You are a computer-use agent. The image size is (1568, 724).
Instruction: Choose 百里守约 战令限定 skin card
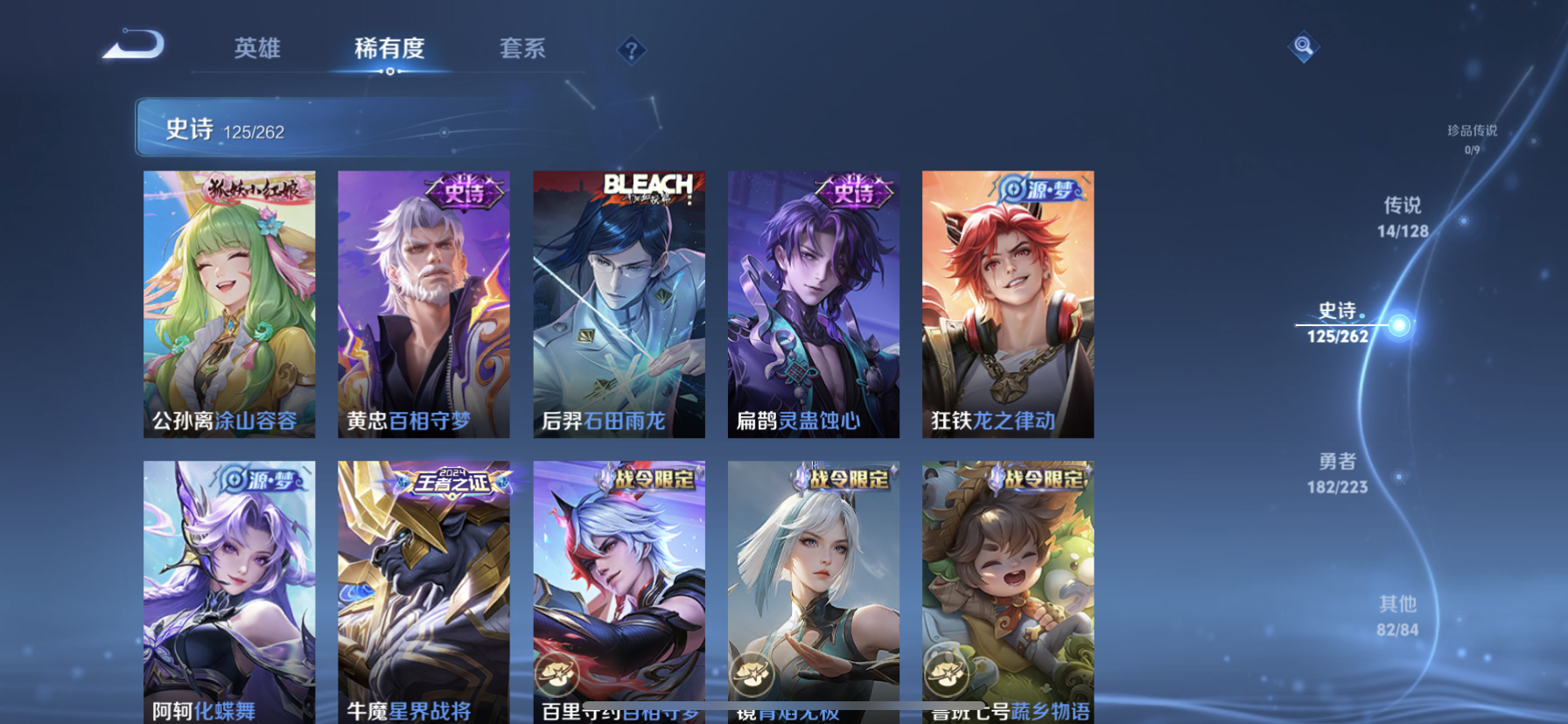click(x=619, y=590)
